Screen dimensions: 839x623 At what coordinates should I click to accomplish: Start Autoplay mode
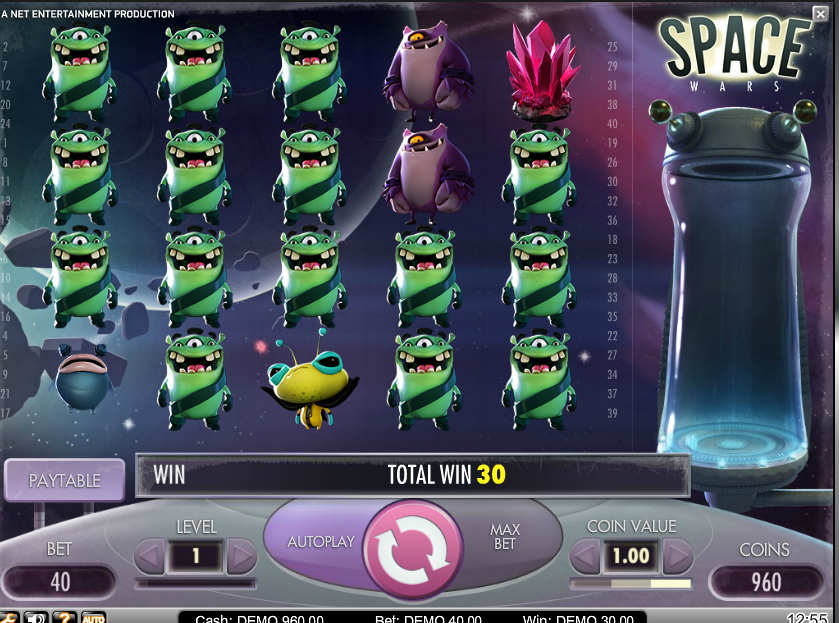point(321,541)
